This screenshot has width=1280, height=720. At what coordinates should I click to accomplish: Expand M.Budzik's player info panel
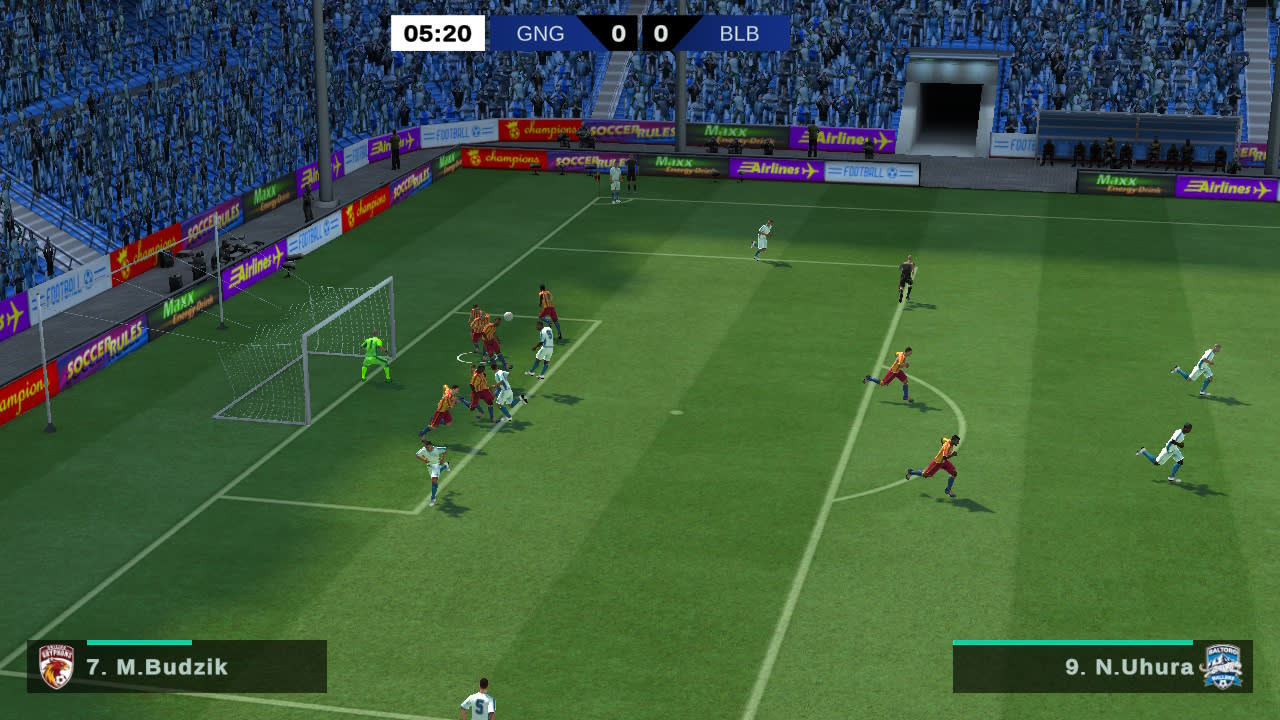coord(180,668)
